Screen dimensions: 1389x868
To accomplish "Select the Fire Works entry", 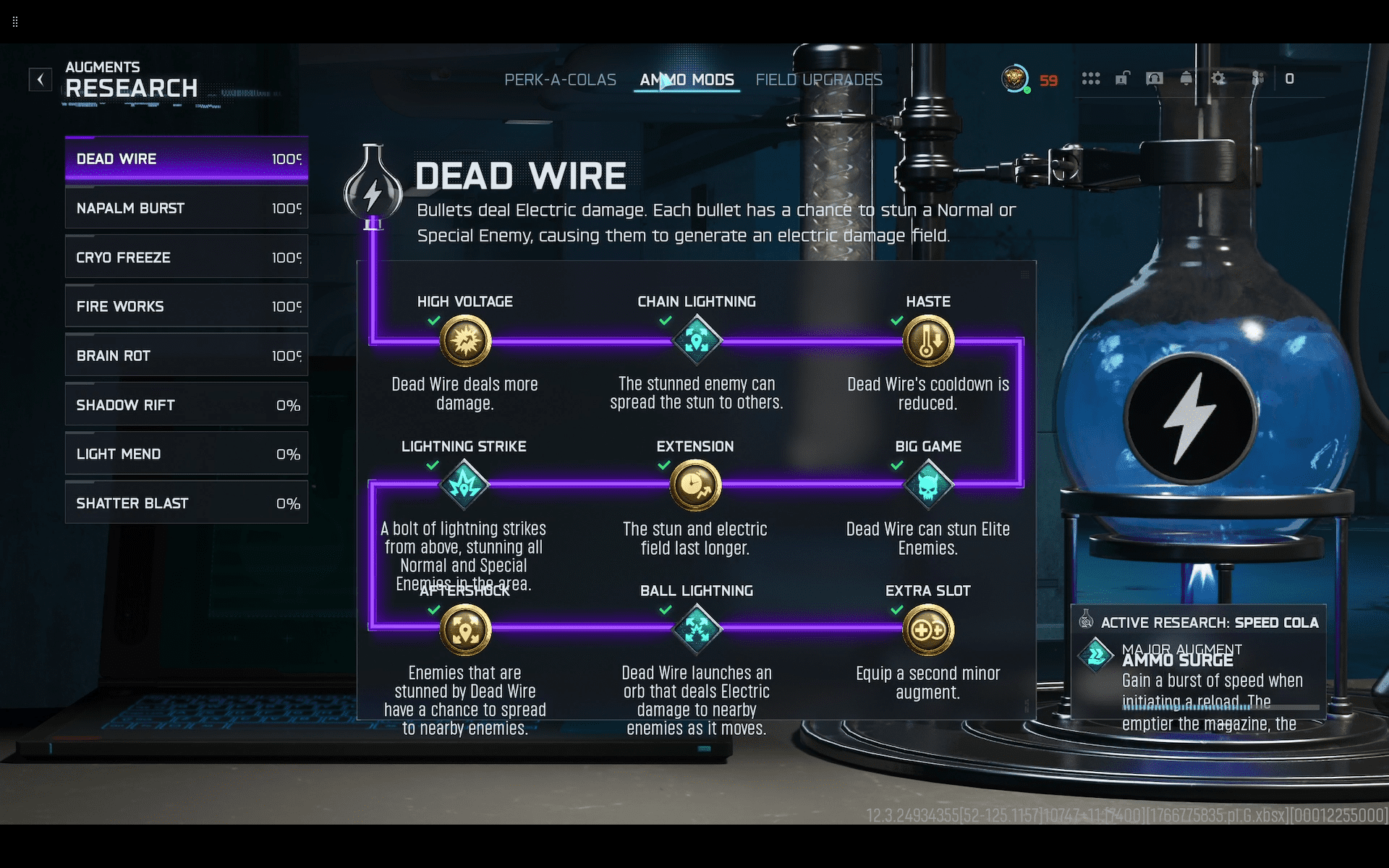I will pos(187,307).
